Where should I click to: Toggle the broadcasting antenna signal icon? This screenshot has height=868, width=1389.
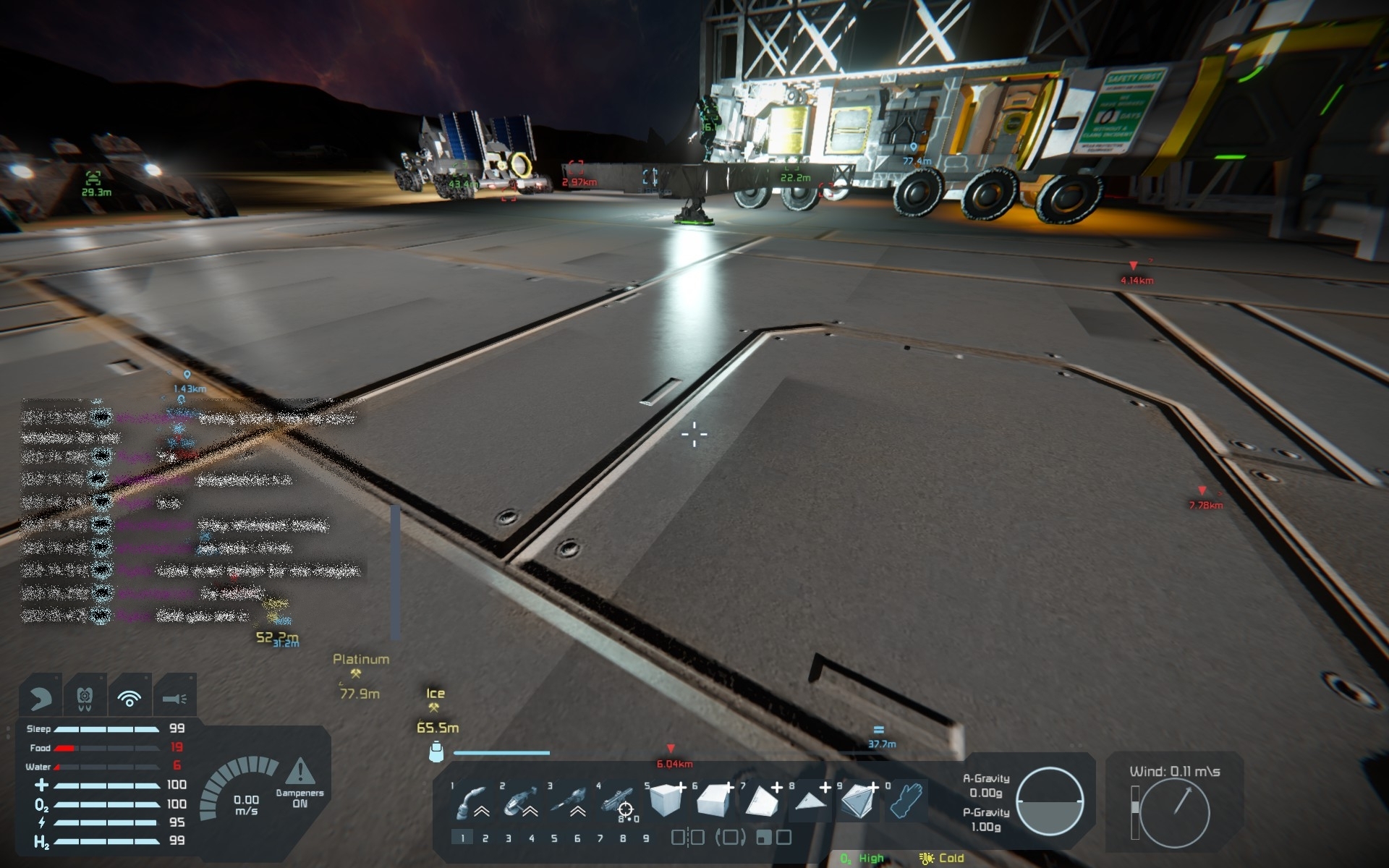[x=129, y=698]
